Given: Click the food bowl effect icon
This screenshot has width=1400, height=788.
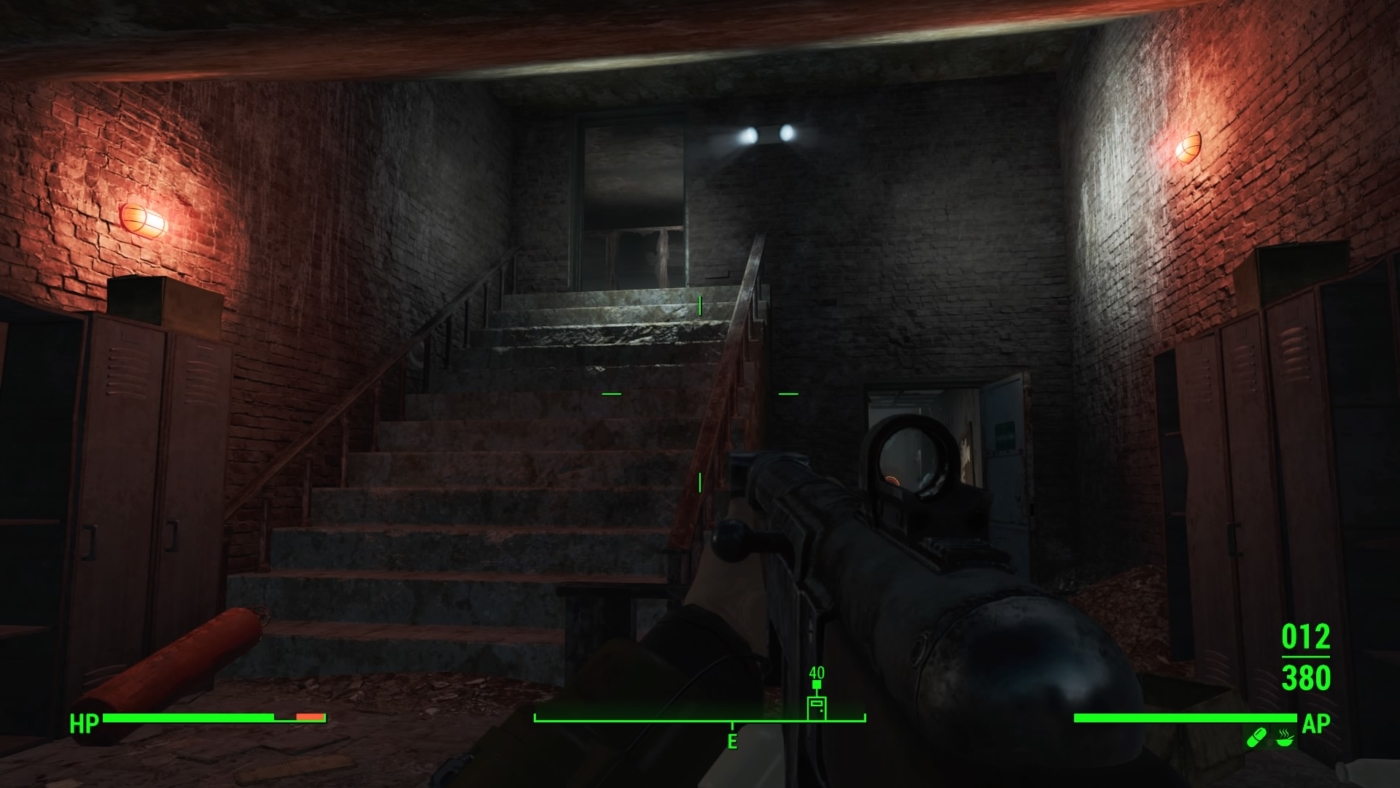Looking at the screenshot, I should pos(1285,741).
